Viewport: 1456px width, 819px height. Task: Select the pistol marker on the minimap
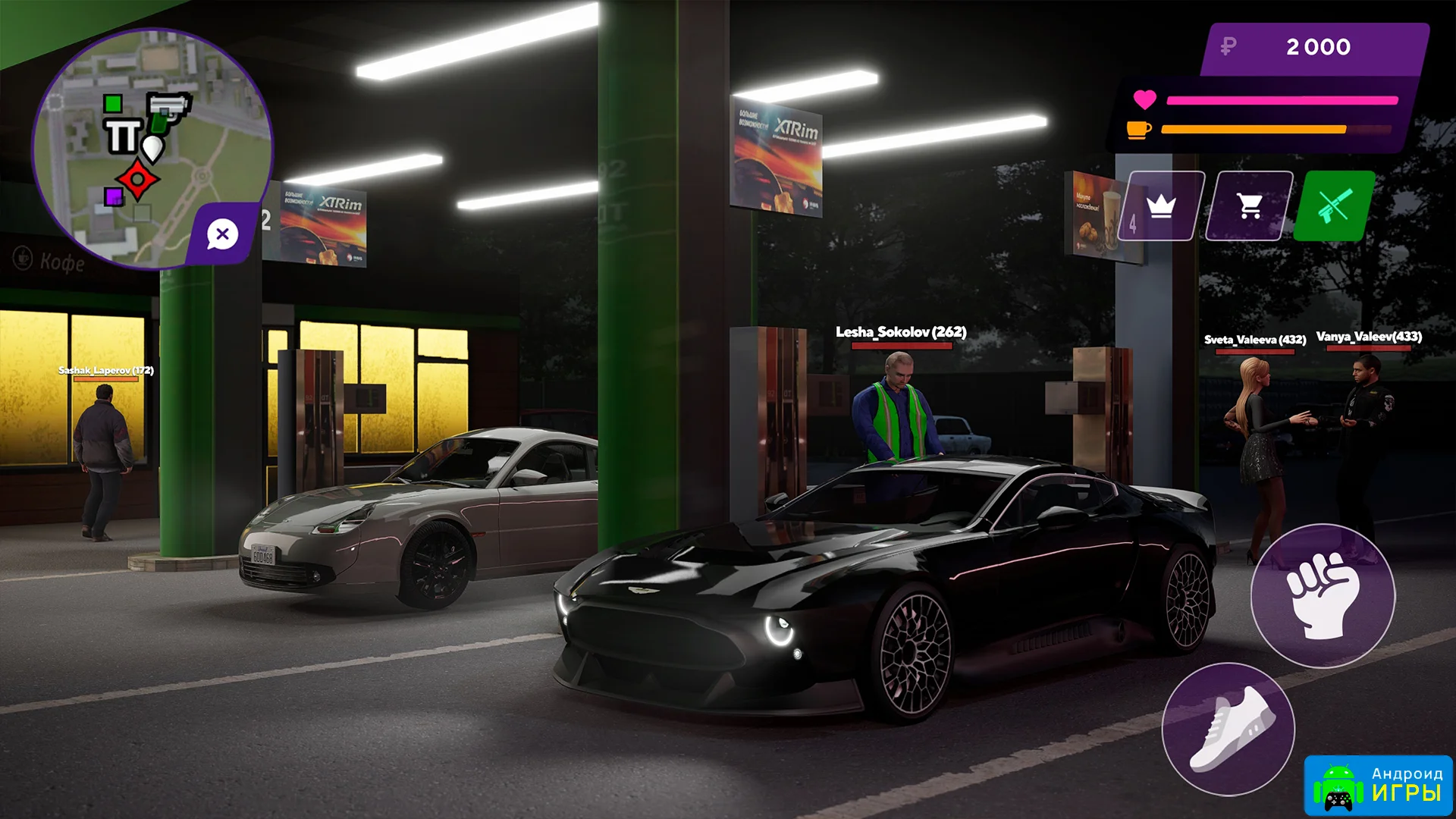click(x=168, y=108)
